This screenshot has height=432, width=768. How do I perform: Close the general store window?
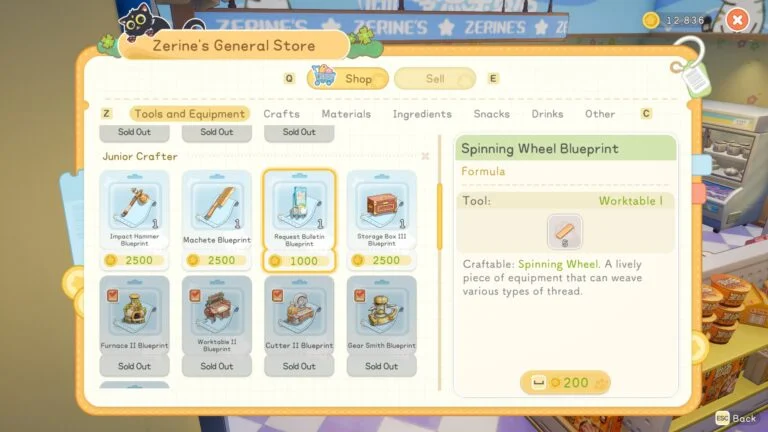coord(736,19)
